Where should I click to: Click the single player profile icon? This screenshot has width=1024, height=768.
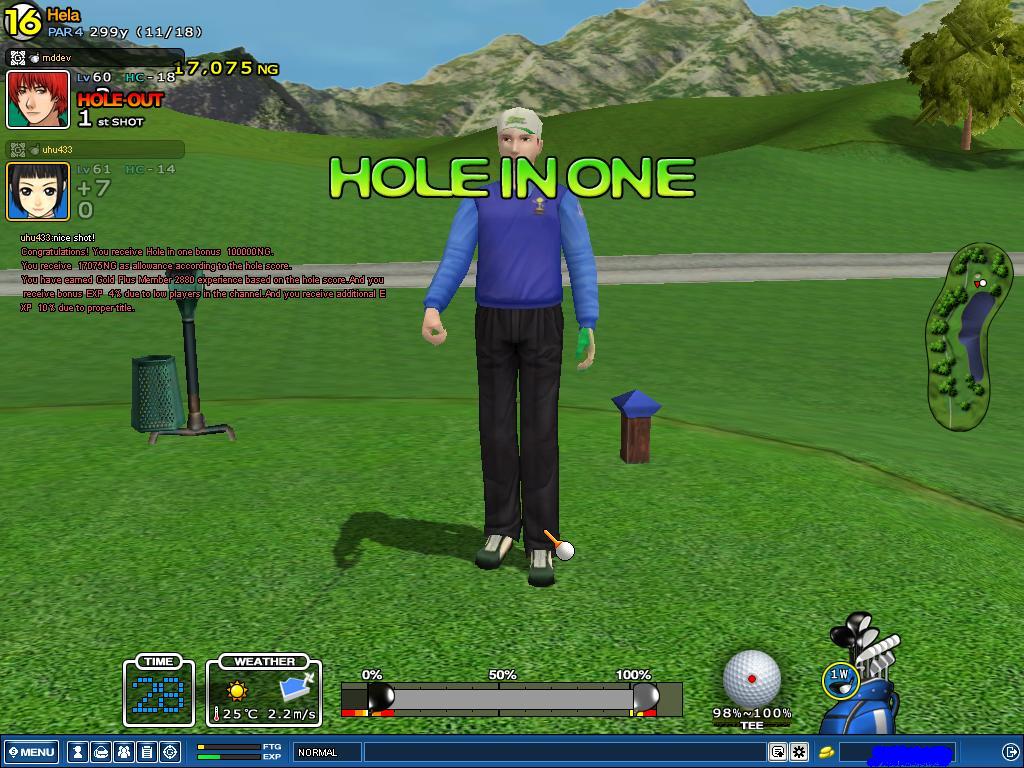(78, 752)
